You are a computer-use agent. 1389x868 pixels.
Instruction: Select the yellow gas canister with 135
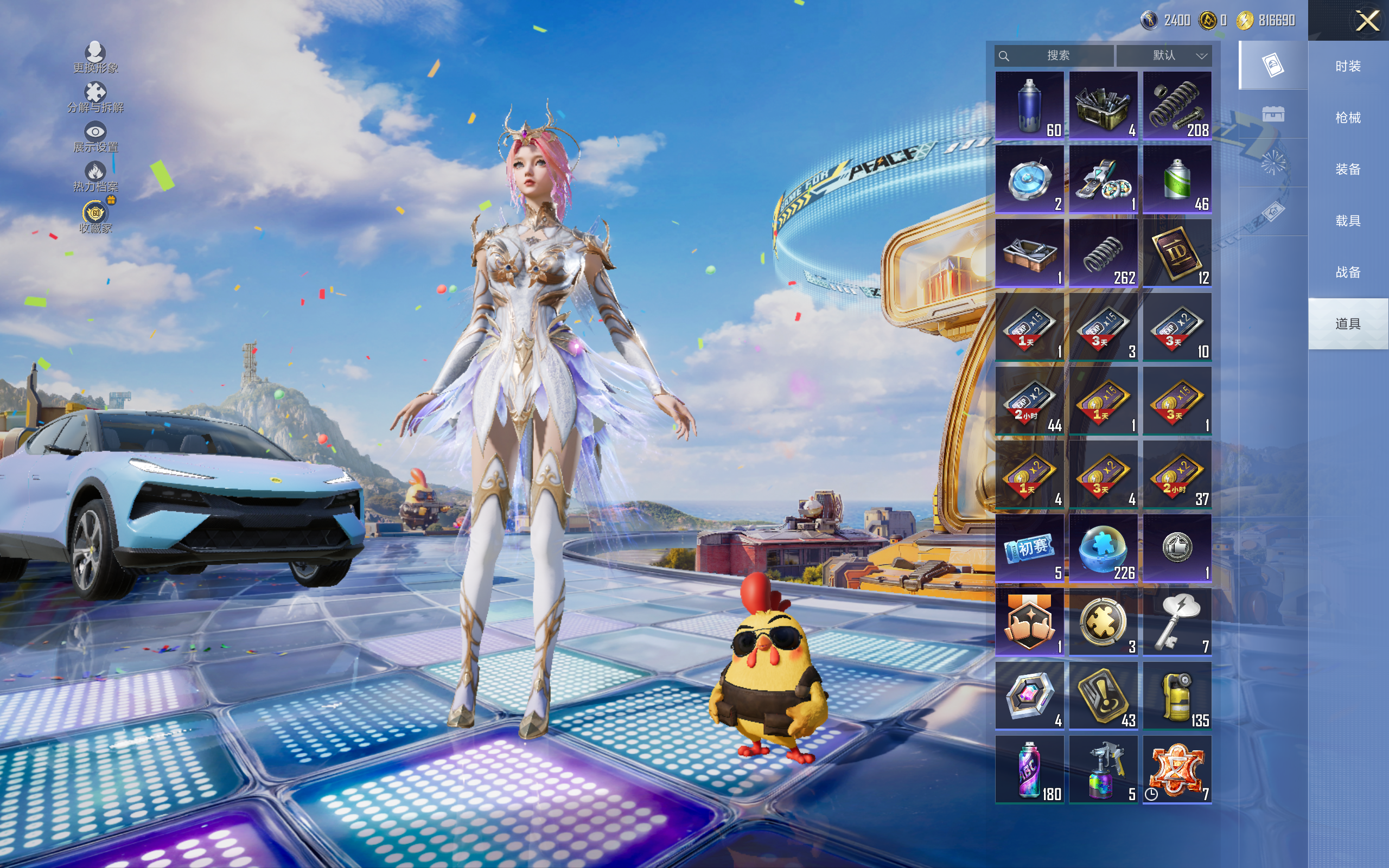pyautogui.click(x=1177, y=696)
